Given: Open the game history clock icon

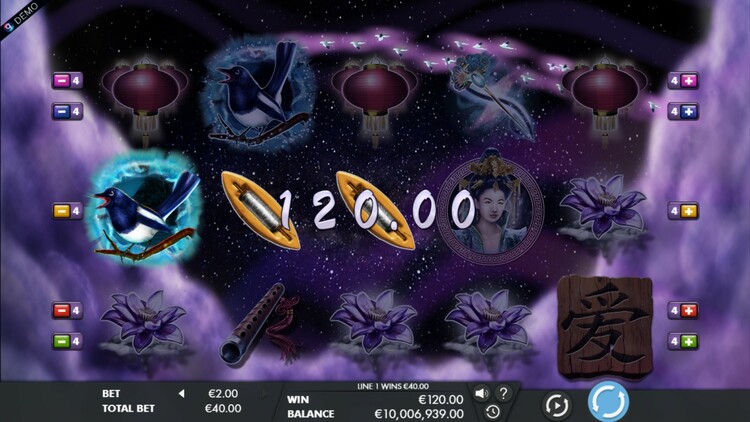Looking at the screenshot, I should [x=492, y=411].
